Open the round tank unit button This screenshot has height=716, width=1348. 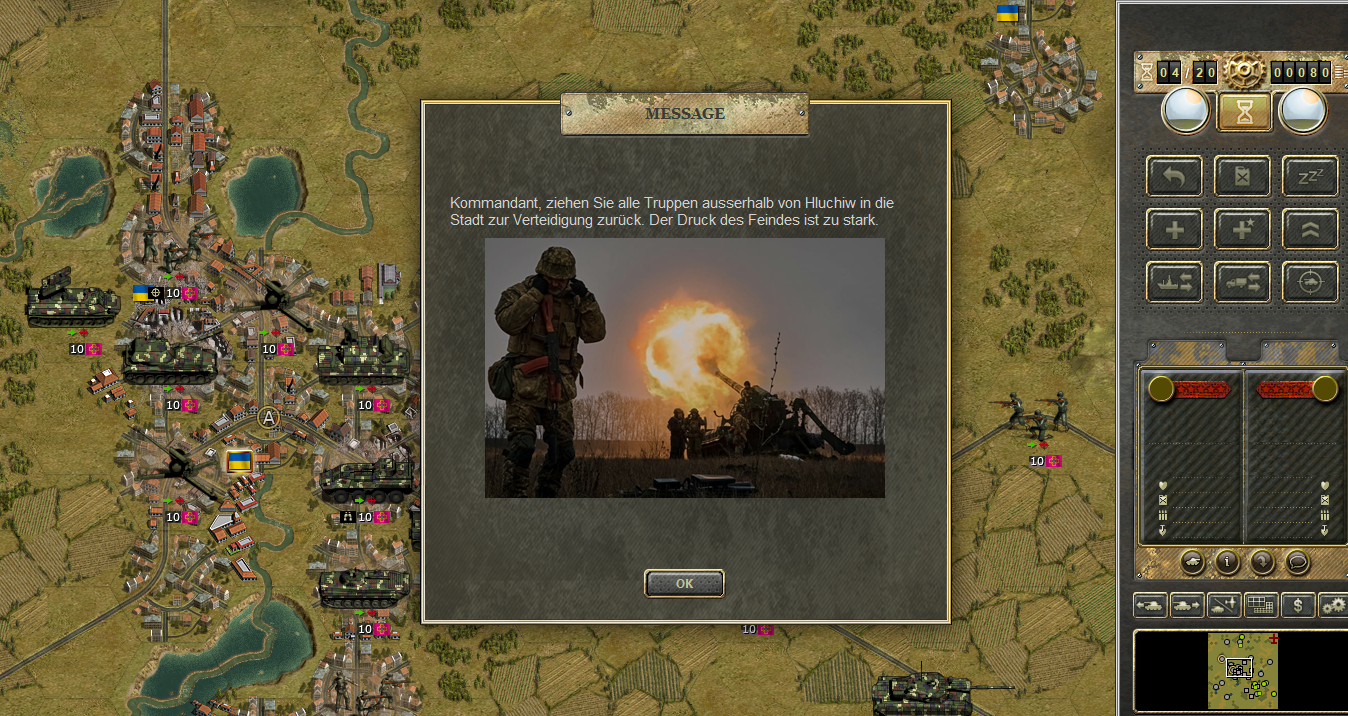point(1193,562)
